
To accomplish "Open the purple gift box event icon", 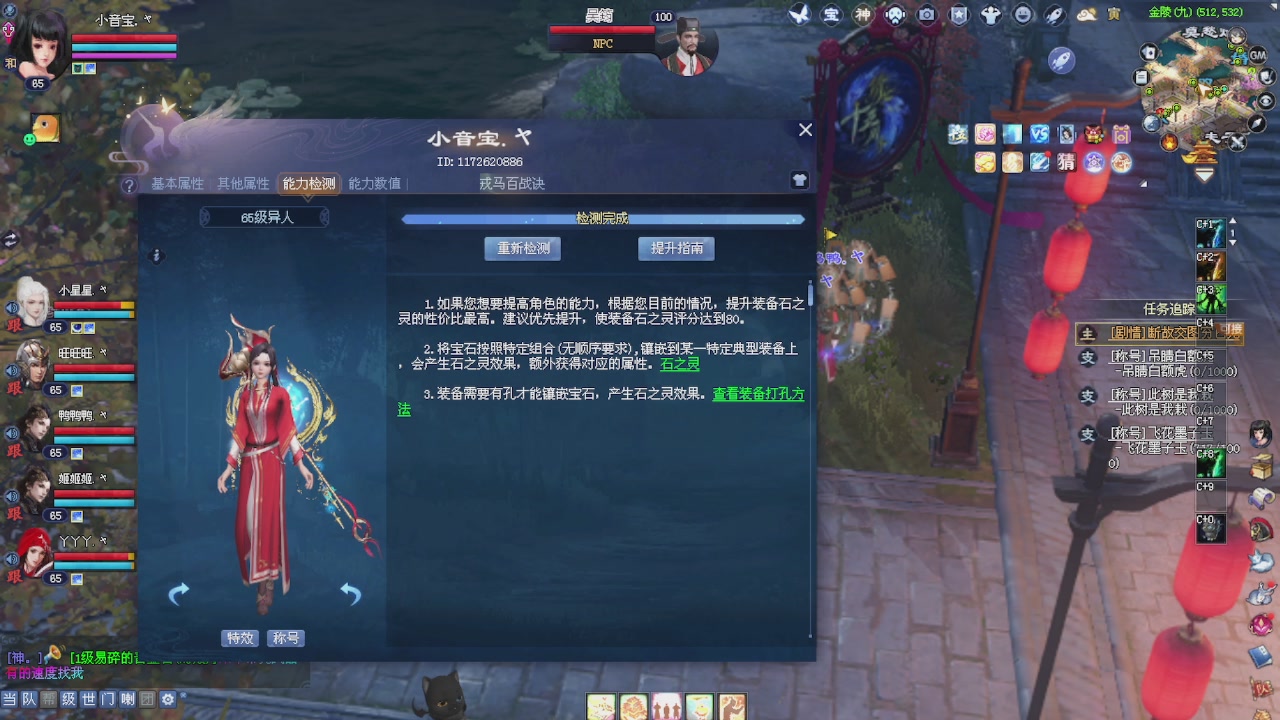I will [1122, 134].
